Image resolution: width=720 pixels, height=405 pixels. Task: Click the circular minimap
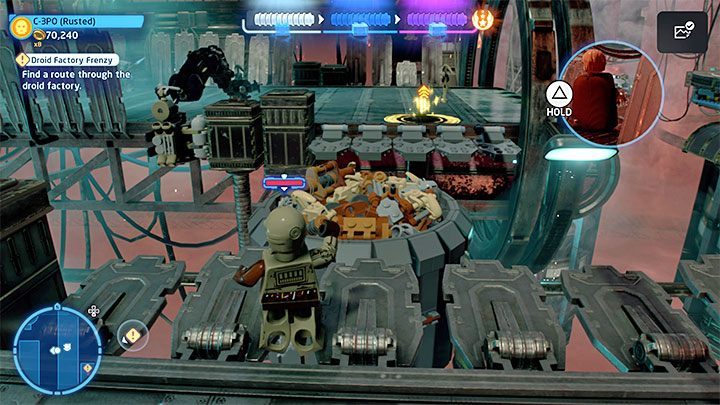click(58, 349)
